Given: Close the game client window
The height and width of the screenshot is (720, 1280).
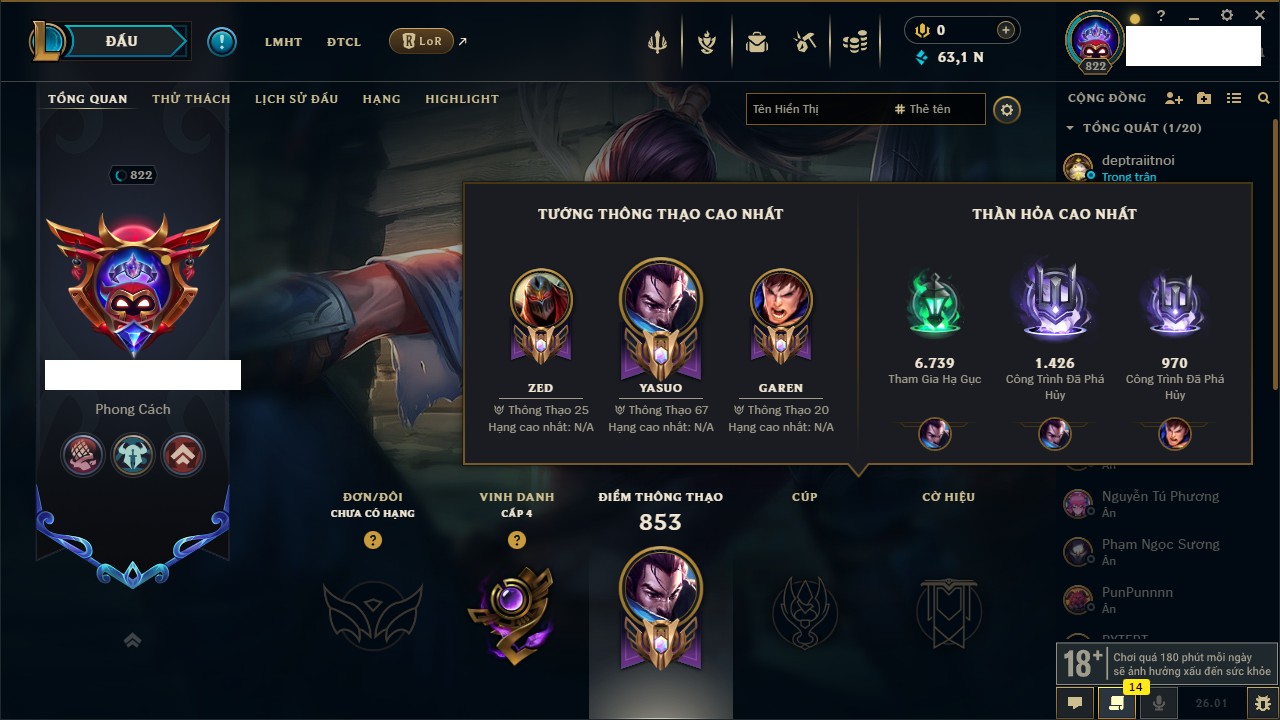Looking at the screenshot, I should click(x=1259, y=16).
